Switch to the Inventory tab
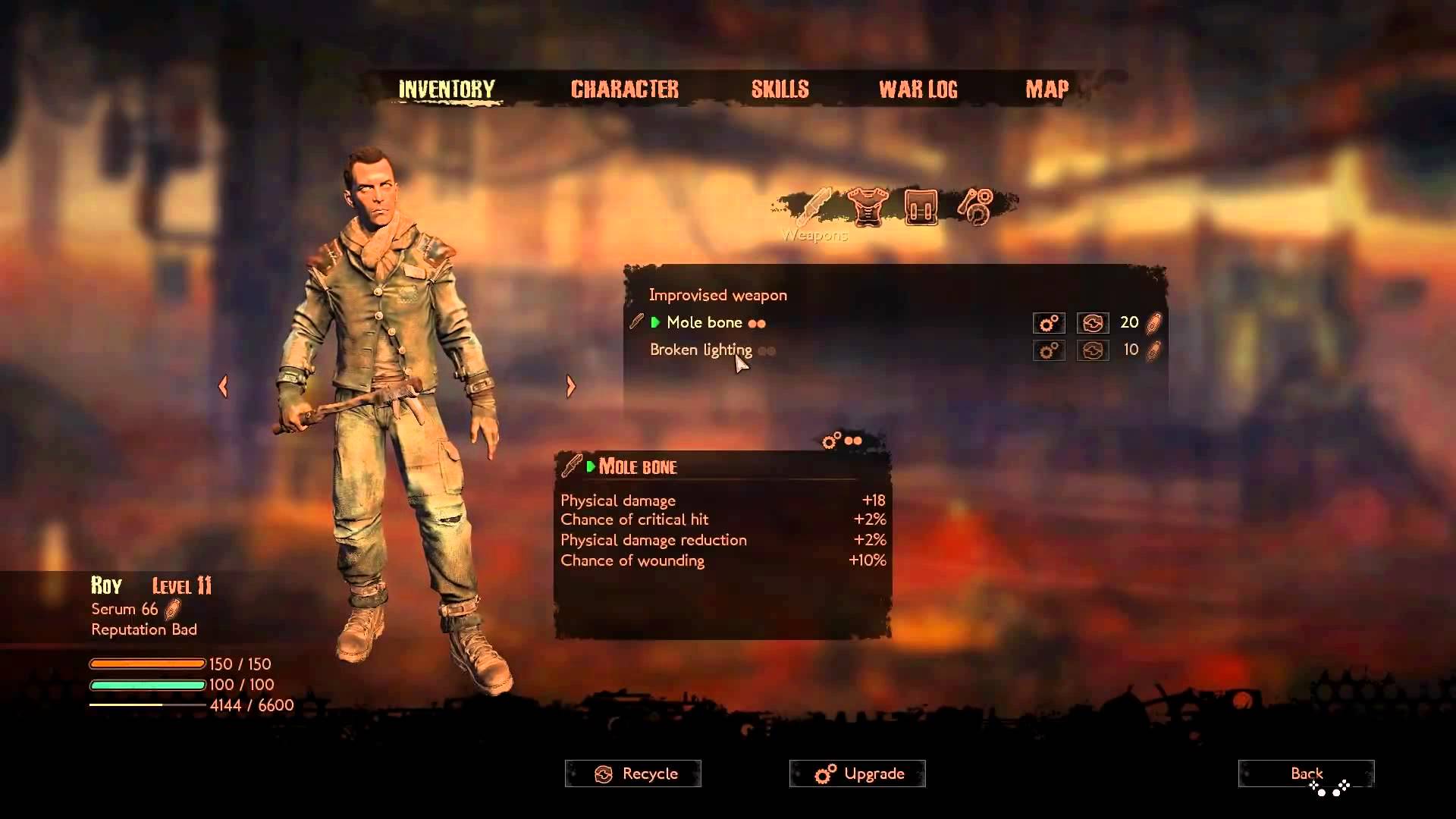The height and width of the screenshot is (819, 1456). point(446,89)
